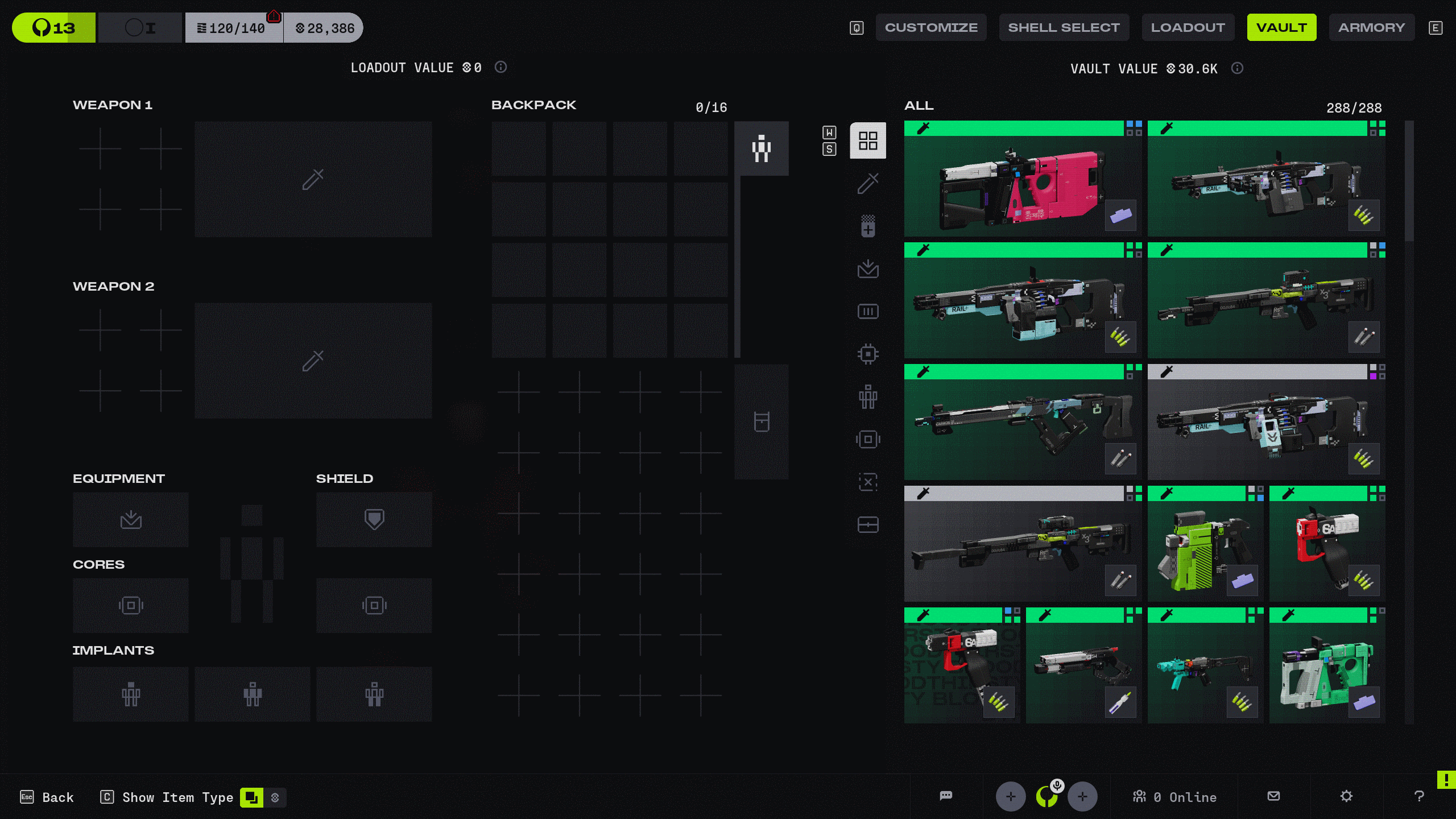The width and height of the screenshot is (1456, 819).
Task: Select the empty Shield slot
Action: click(x=374, y=519)
